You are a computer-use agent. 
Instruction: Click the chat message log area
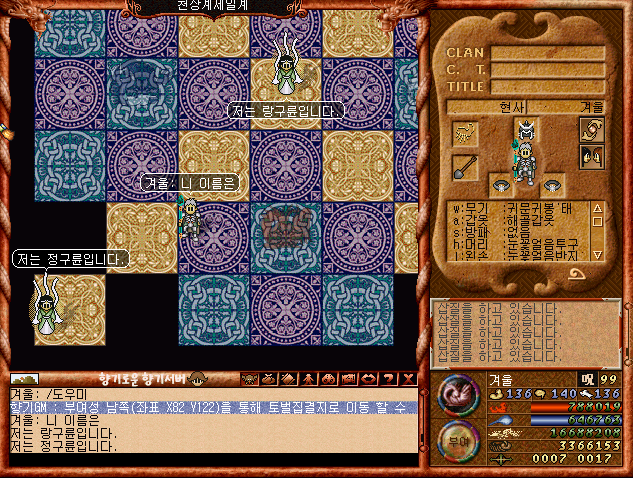[212, 427]
